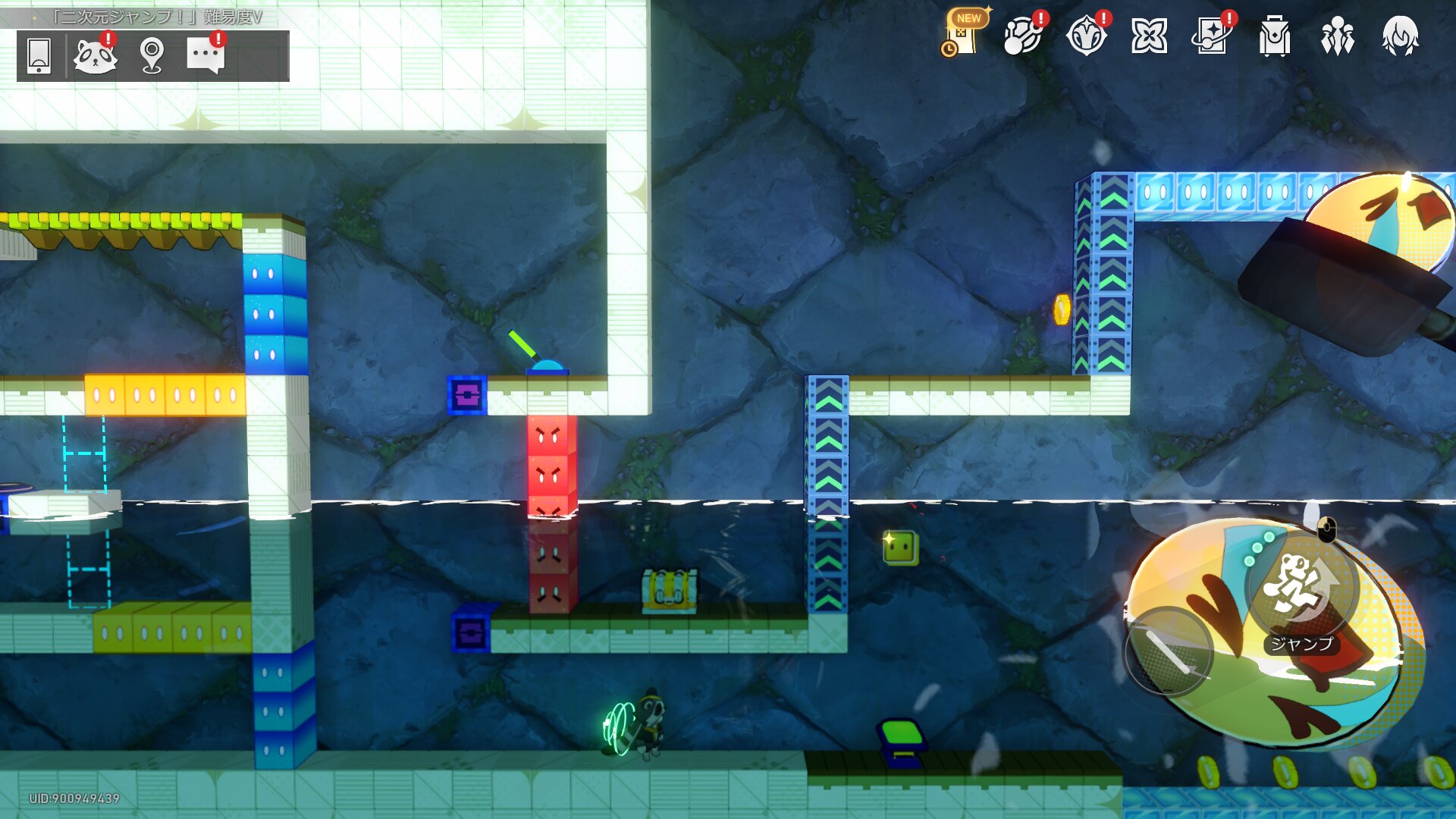Open the orbiting-spheres icon with red alert
The height and width of the screenshot is (819, 1456).
(1023, 36)
